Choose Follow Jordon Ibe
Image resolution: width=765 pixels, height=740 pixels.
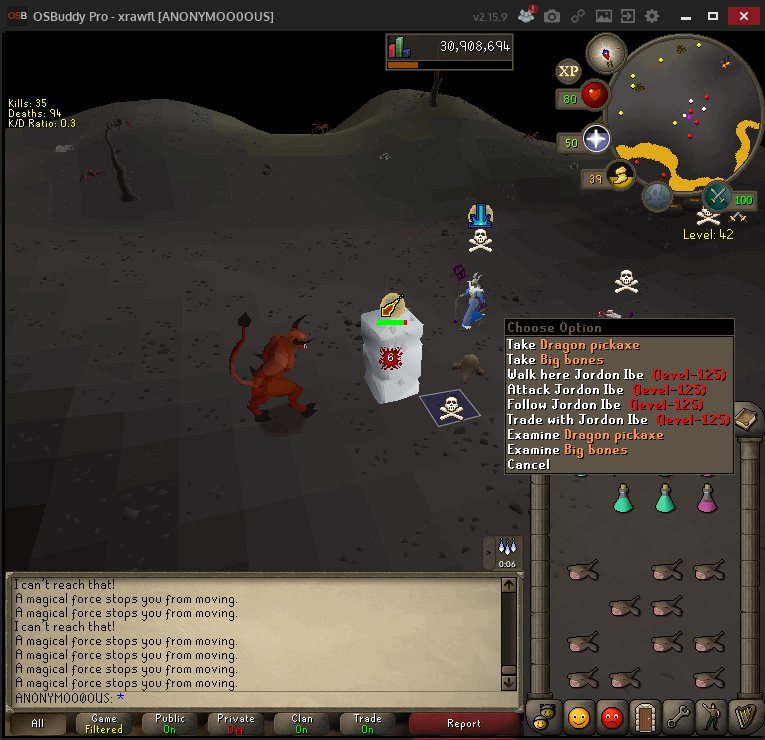580,405
